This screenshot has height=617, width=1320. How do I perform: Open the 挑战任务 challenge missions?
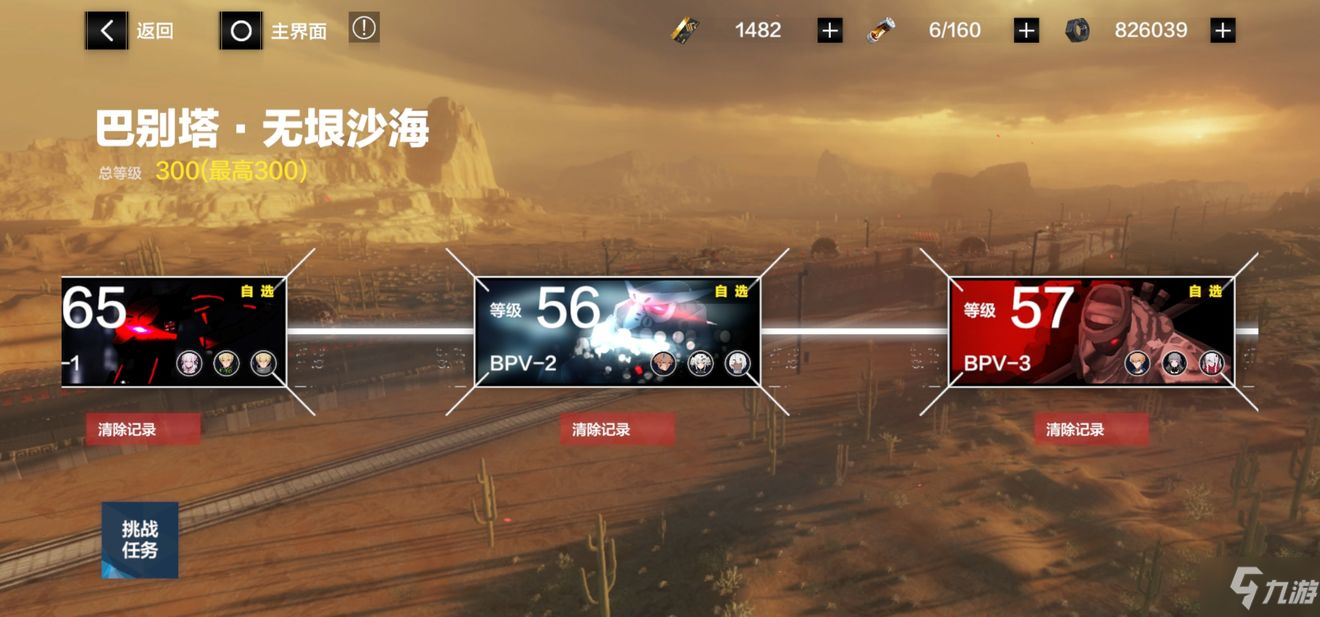pyautogui.click(x=140, y=540)
